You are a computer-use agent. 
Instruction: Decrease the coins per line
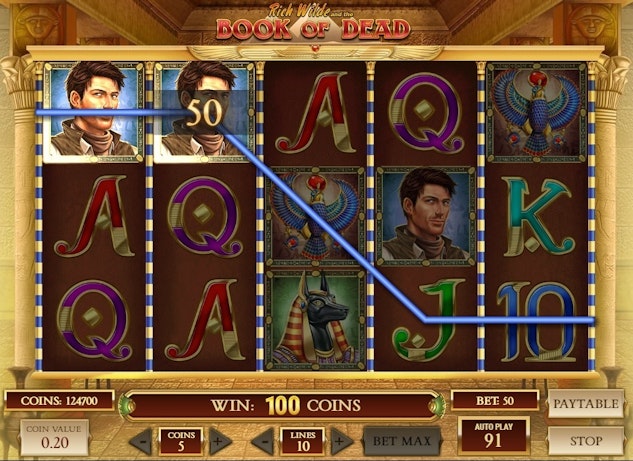point(143,440)
